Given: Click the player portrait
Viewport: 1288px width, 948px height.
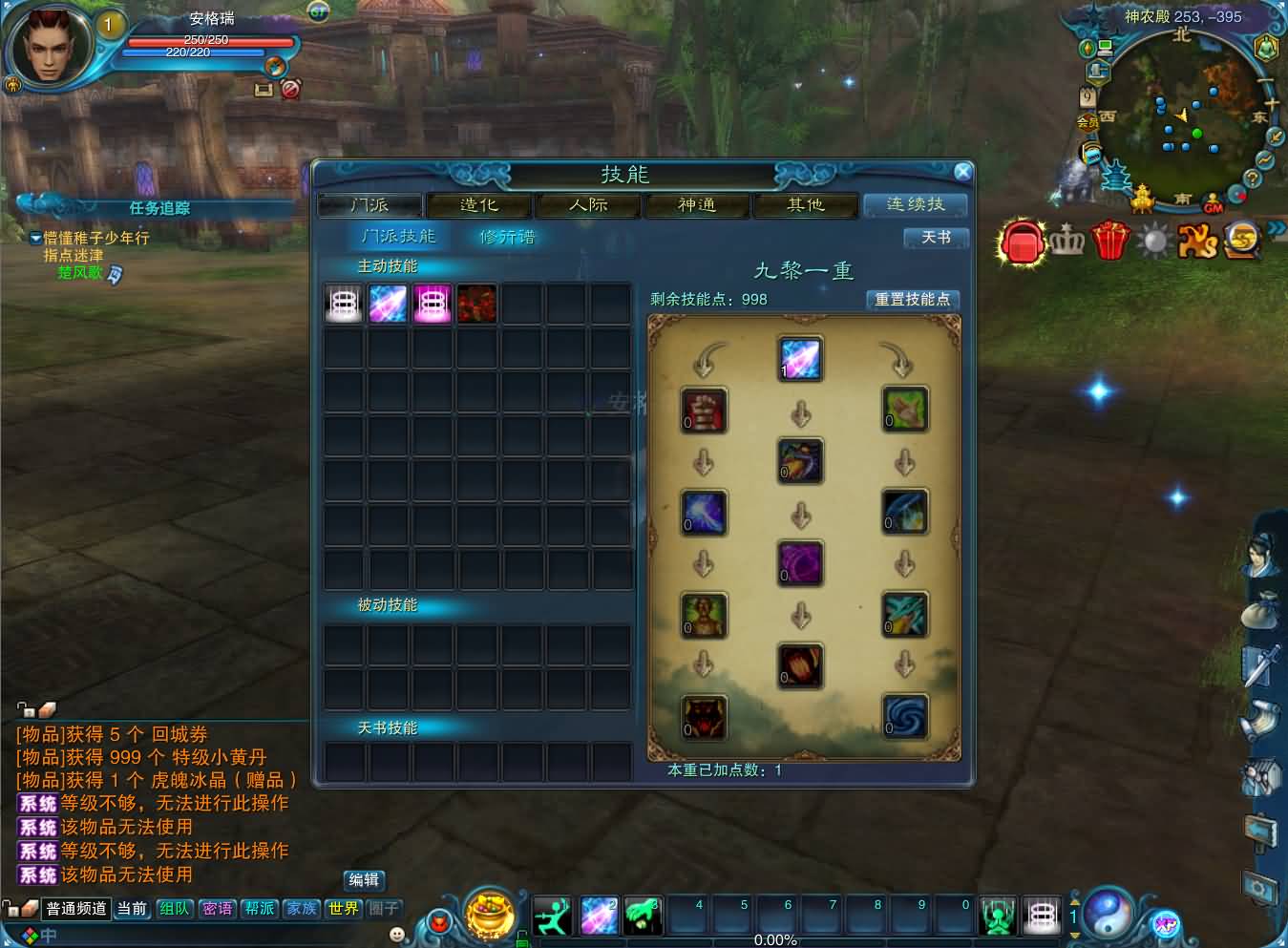Looking at the screenshot, I should click(x=48, y=46).
